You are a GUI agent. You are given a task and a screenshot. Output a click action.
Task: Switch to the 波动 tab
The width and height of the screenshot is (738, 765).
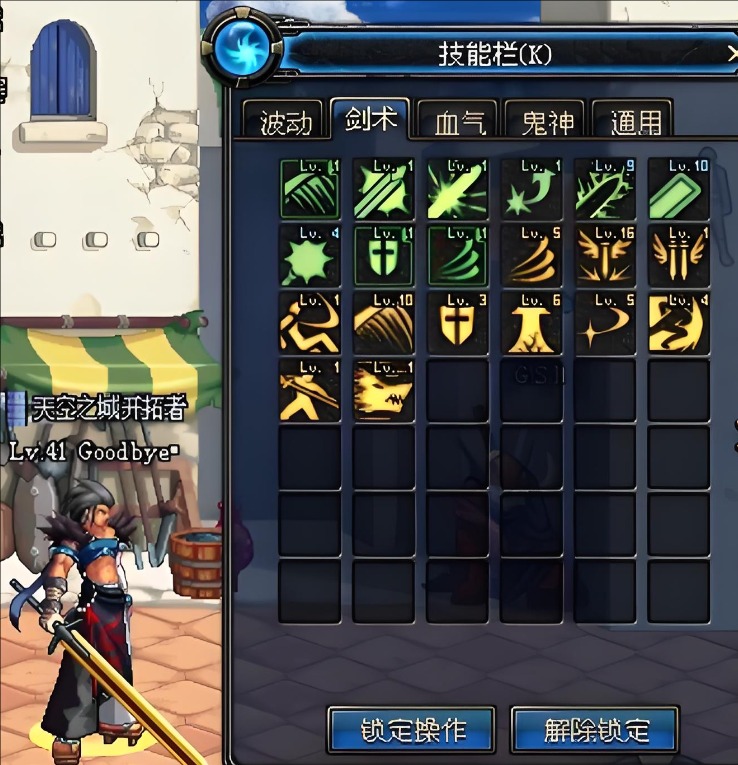[284, 121]
